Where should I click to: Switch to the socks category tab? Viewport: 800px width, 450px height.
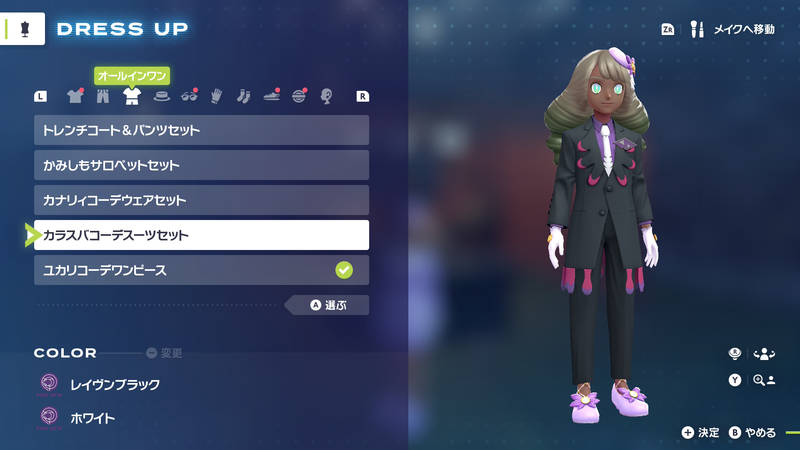tap(243, 97)
